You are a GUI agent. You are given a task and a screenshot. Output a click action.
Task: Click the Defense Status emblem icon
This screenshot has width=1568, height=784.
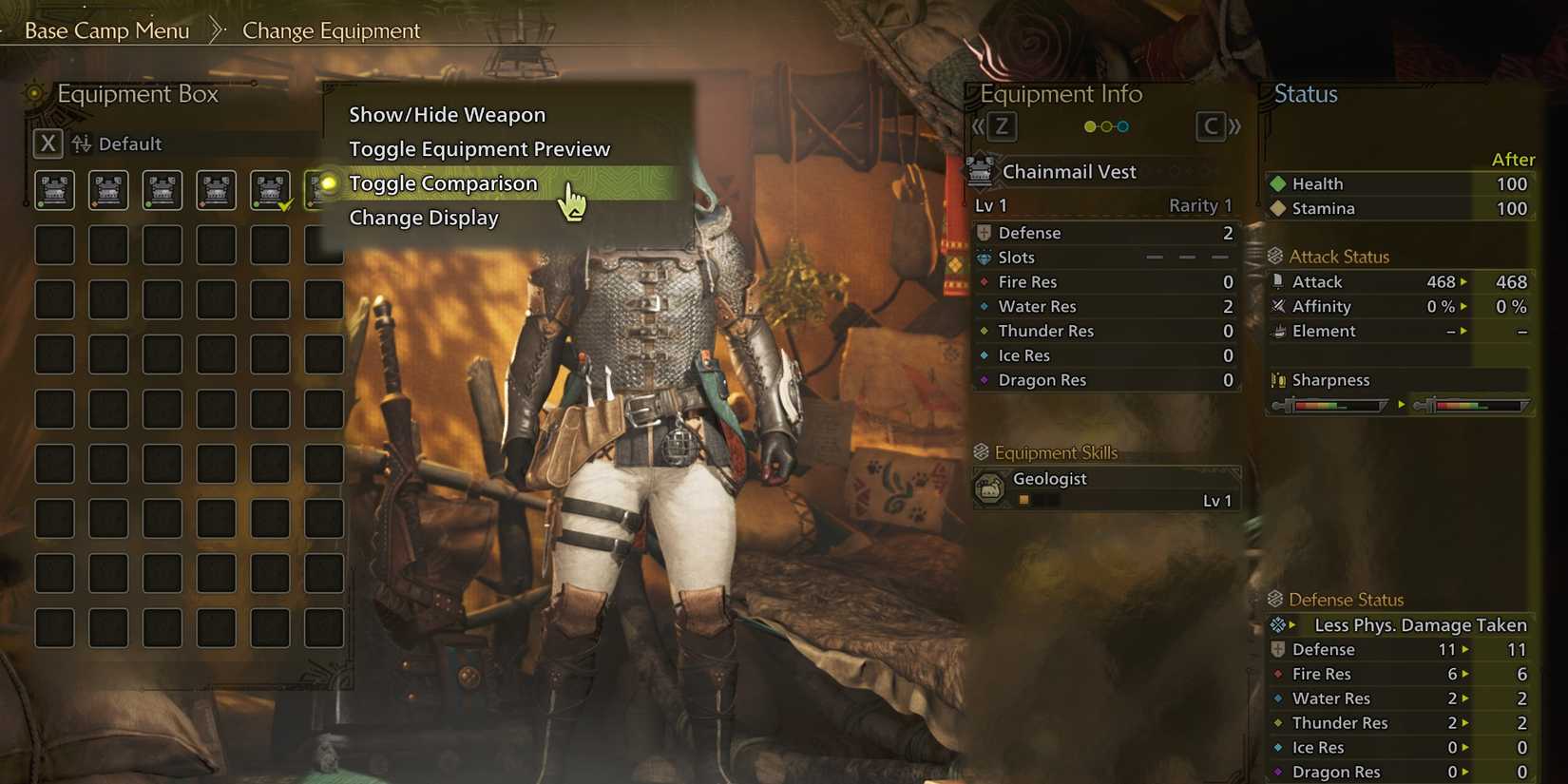tap(1275, 599)
